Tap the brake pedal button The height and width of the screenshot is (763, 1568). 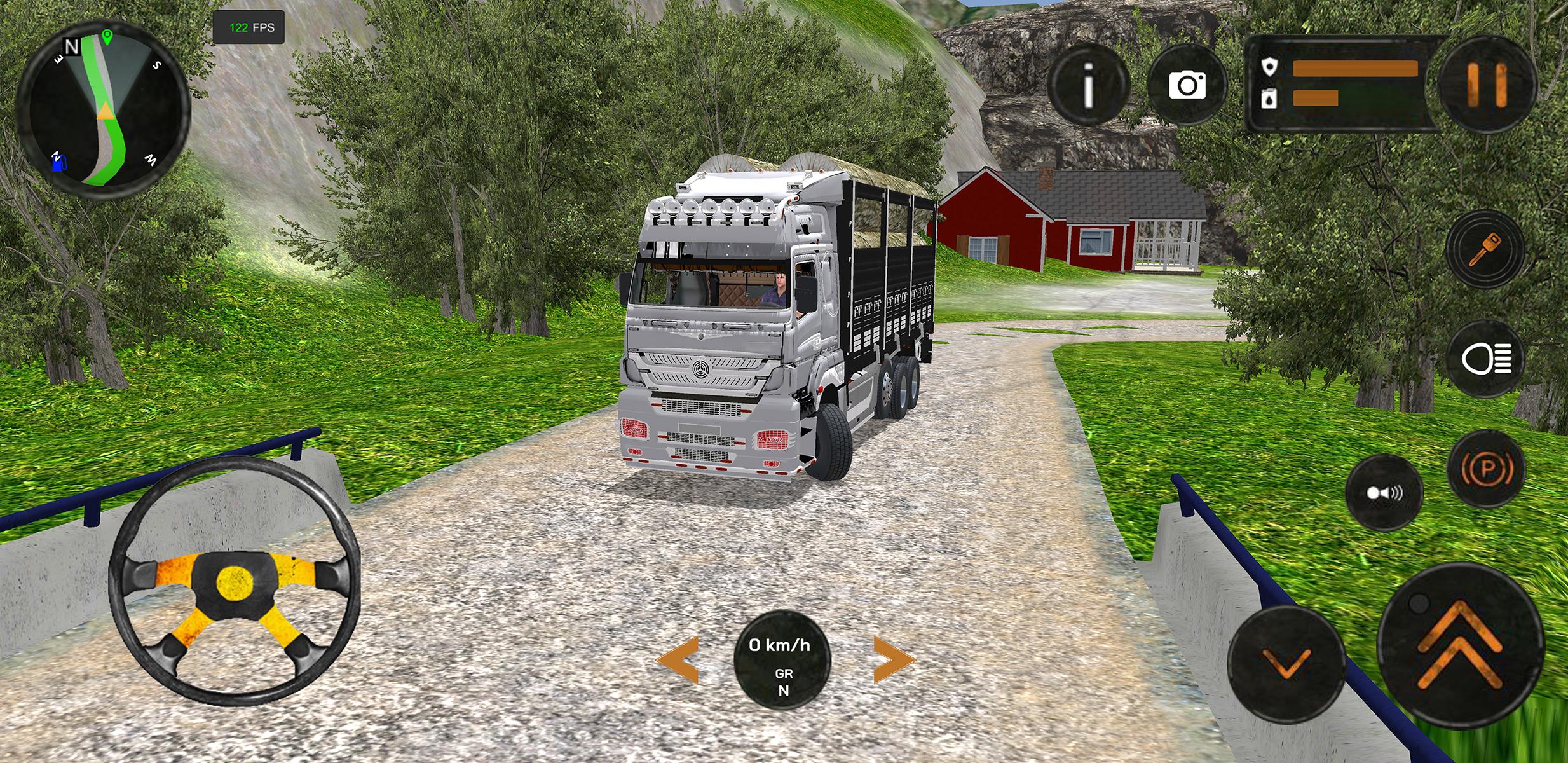click(1286, 664)
